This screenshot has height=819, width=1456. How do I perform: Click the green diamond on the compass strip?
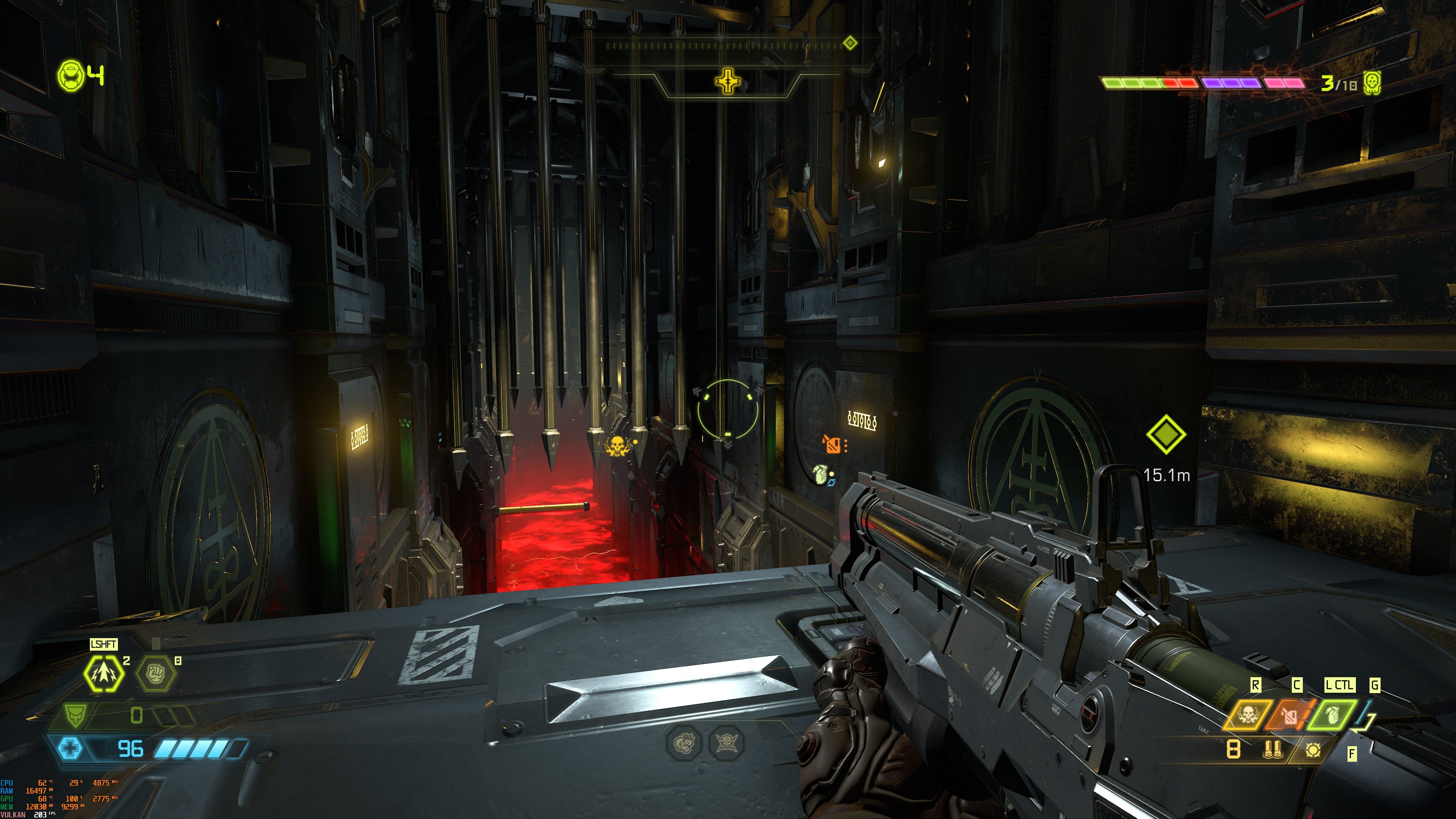coord(849,43)
